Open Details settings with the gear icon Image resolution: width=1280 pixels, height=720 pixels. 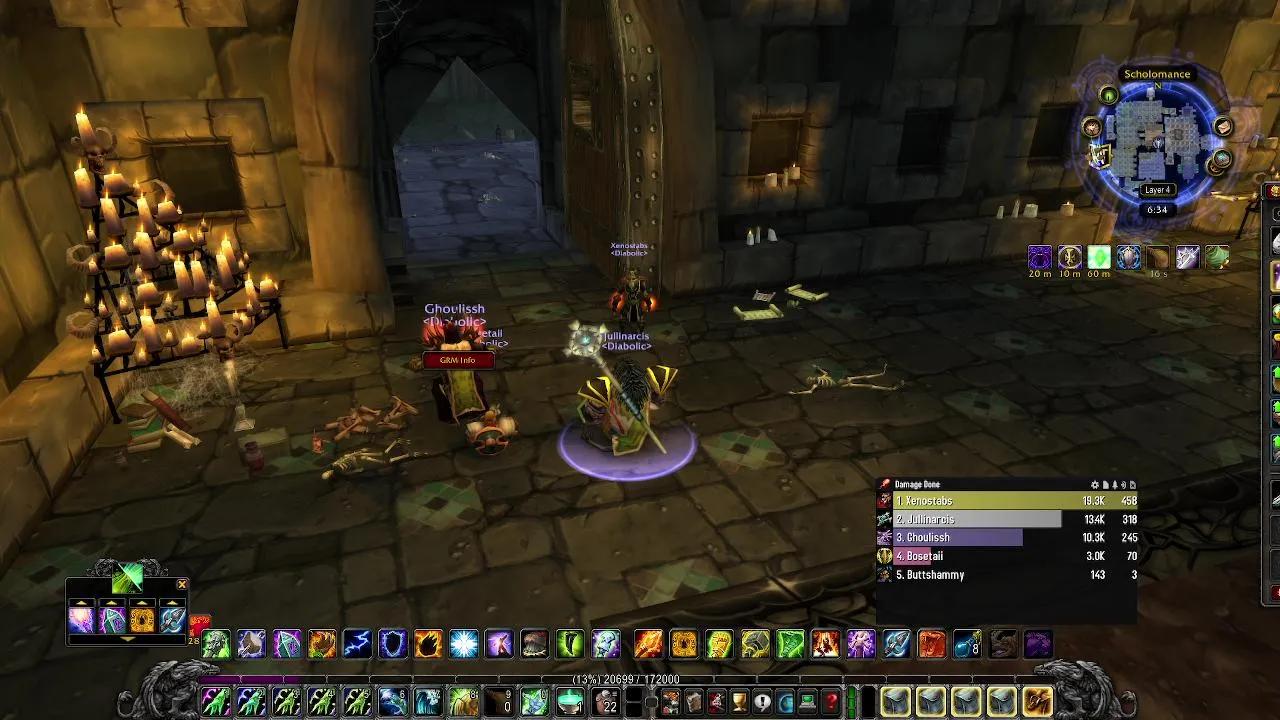tap(1093, 483)
